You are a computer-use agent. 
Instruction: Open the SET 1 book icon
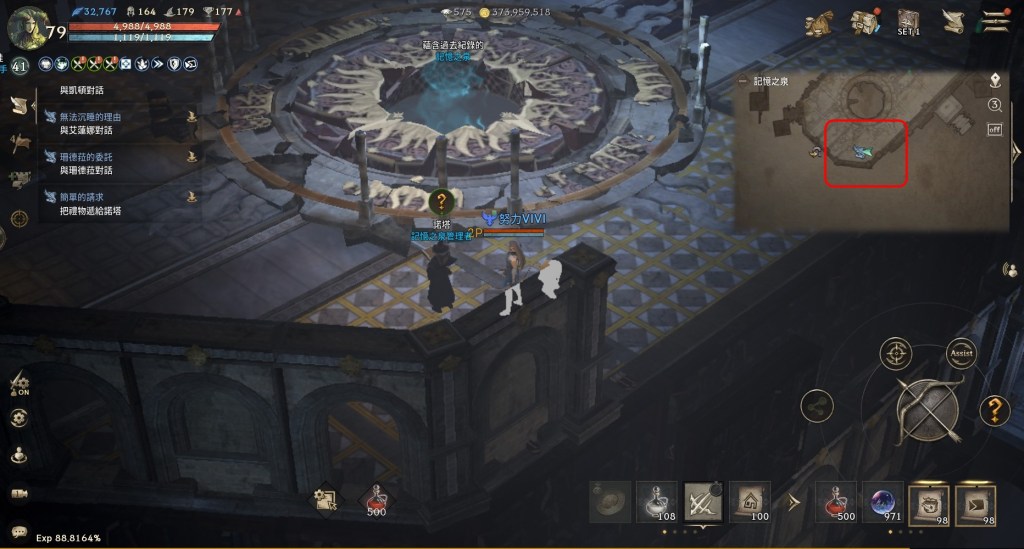pyautogui.click(x=908, y=22)
